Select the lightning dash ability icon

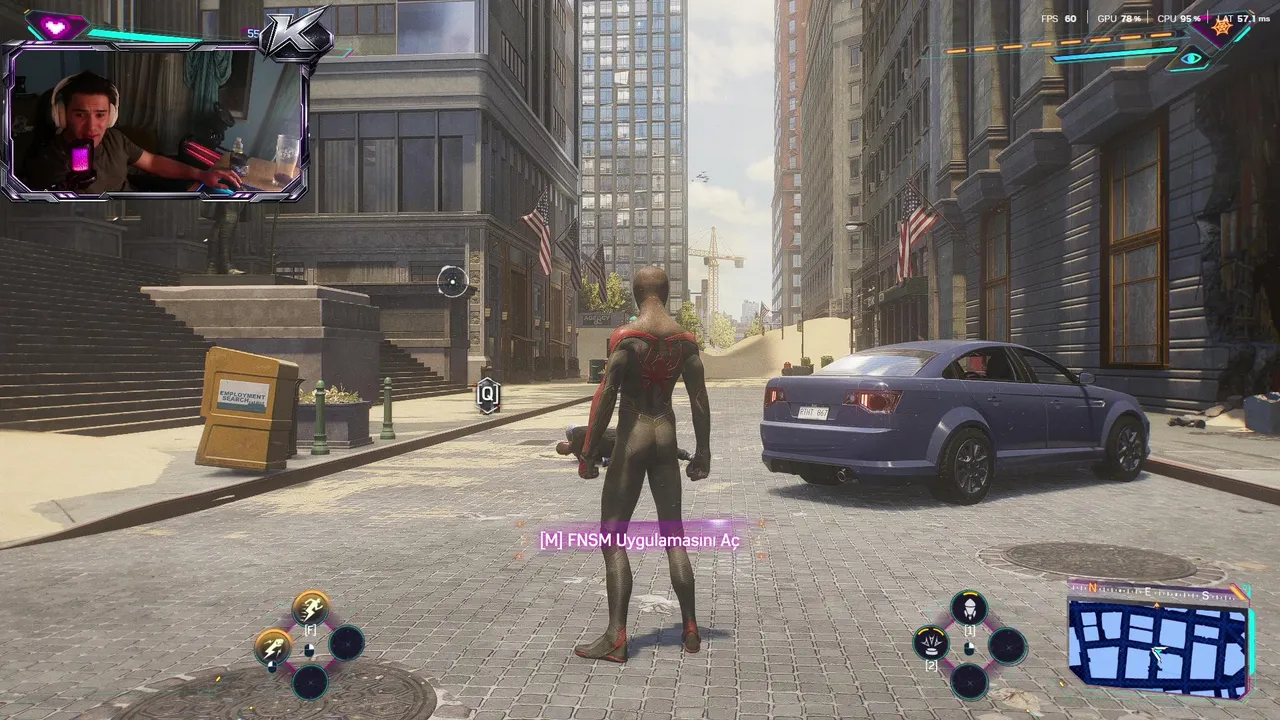[273, 645]
